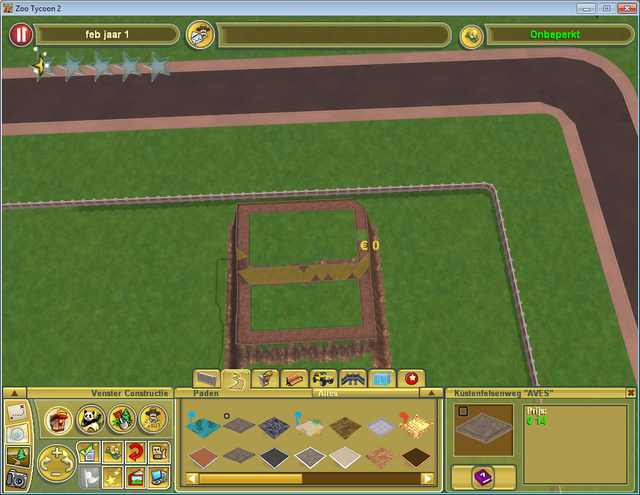Close the Küstenfelsenweg info panel
The height and width of the screenshot is (495, 640).
pos(631,393)
